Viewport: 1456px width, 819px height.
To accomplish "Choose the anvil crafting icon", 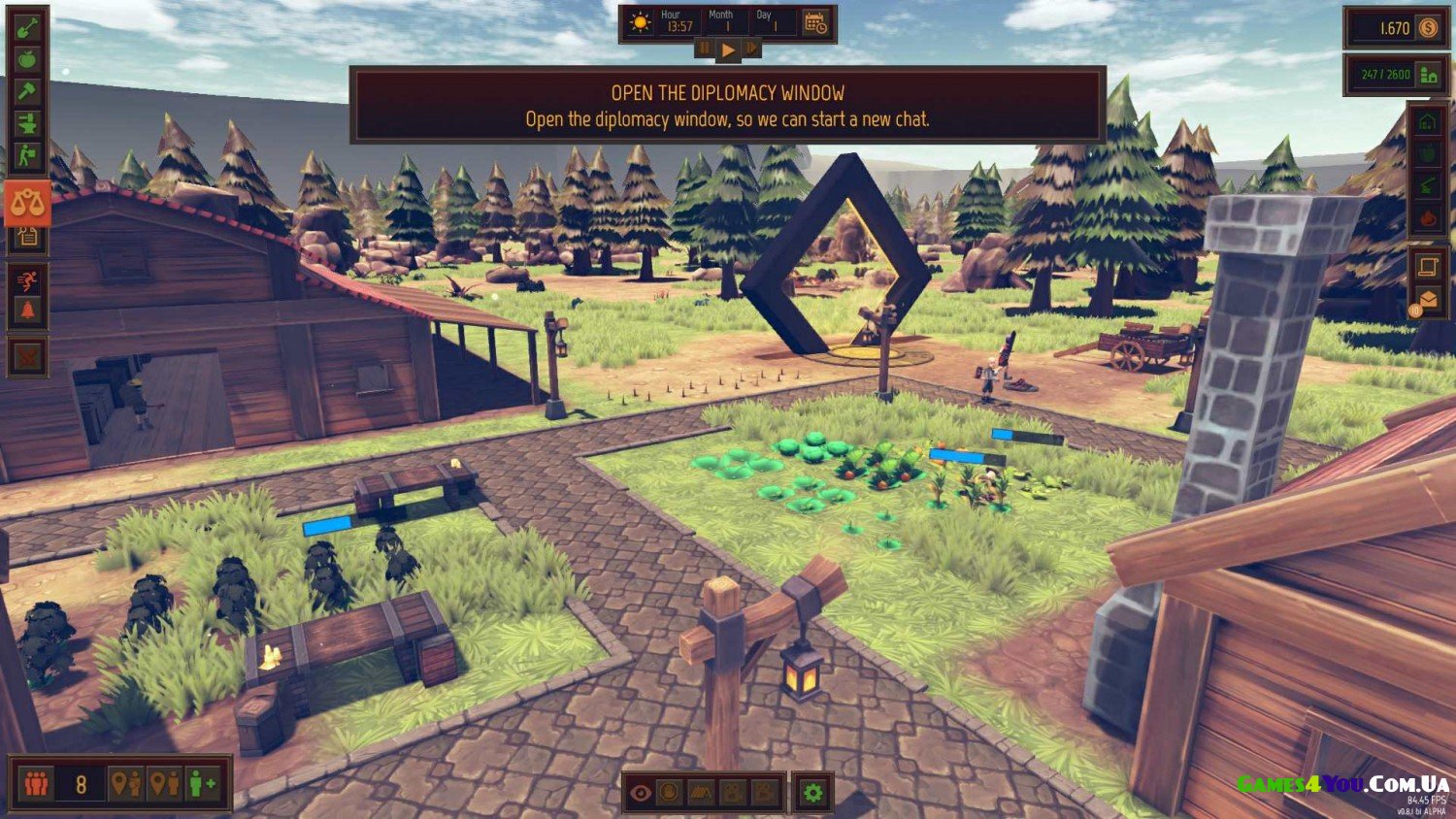I will 27,123.
